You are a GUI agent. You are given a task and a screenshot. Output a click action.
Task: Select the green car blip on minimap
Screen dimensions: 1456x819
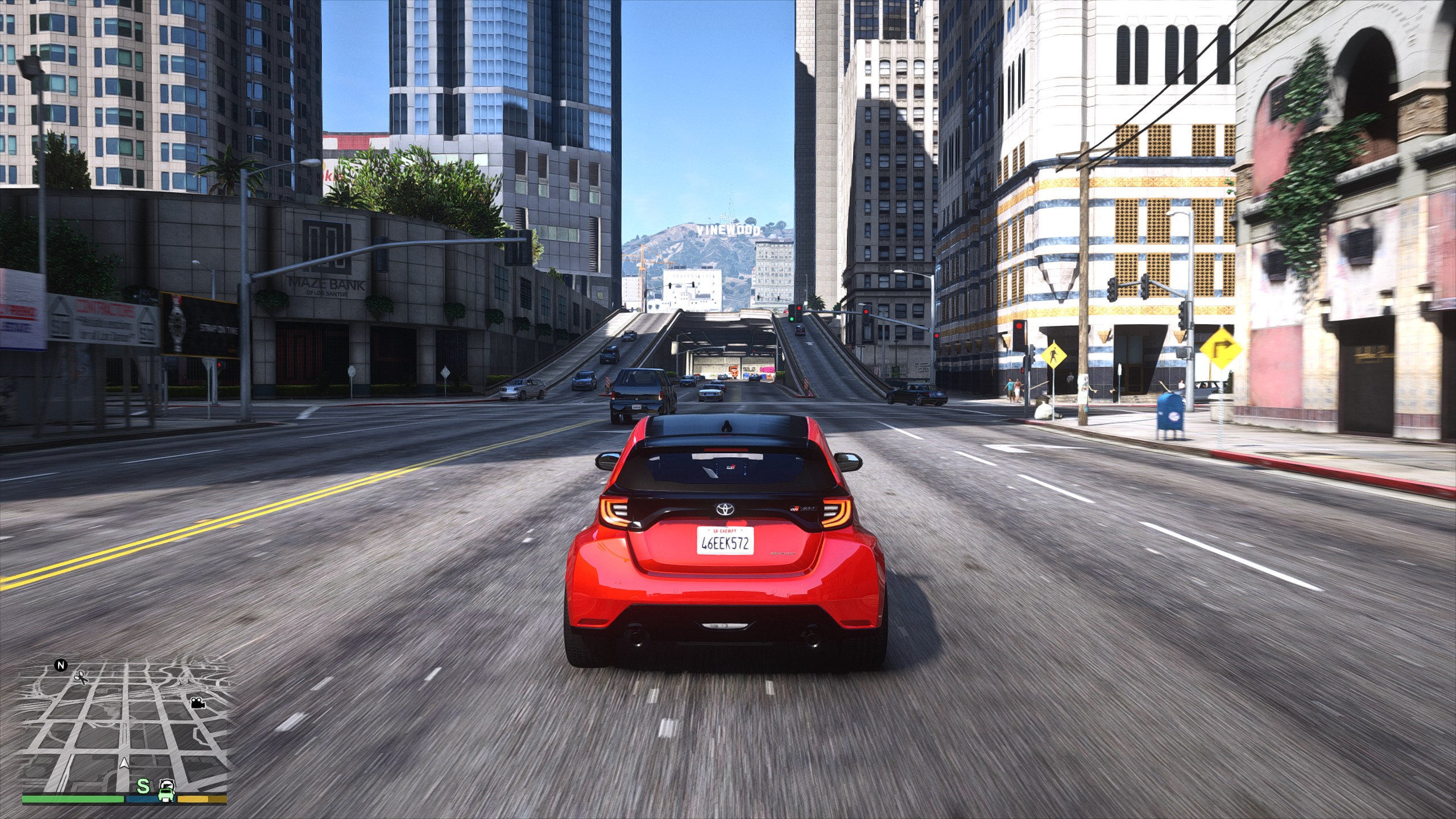(x=166, y=788)
